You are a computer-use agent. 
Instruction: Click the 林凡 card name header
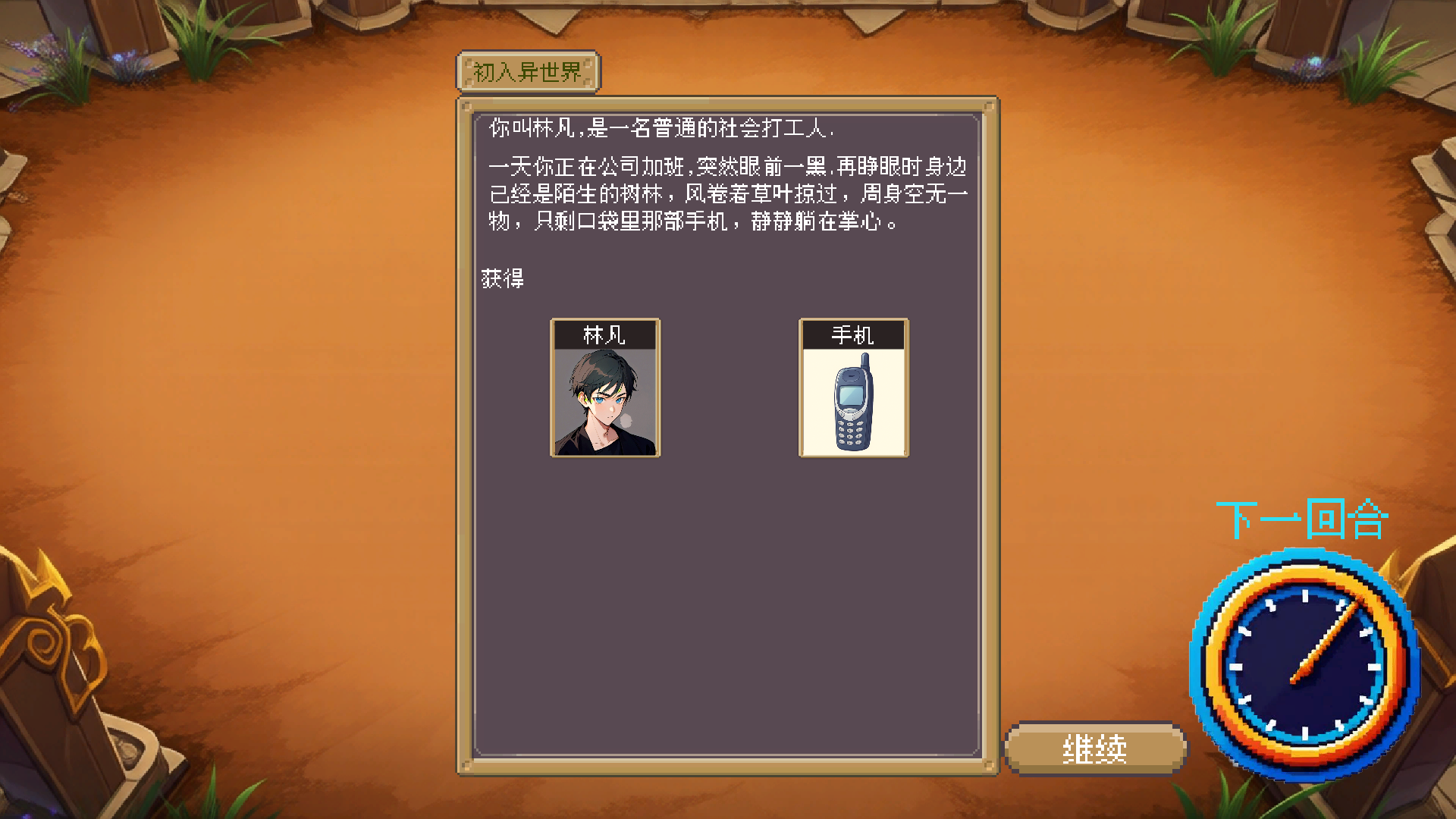click(x=604, y=333)
